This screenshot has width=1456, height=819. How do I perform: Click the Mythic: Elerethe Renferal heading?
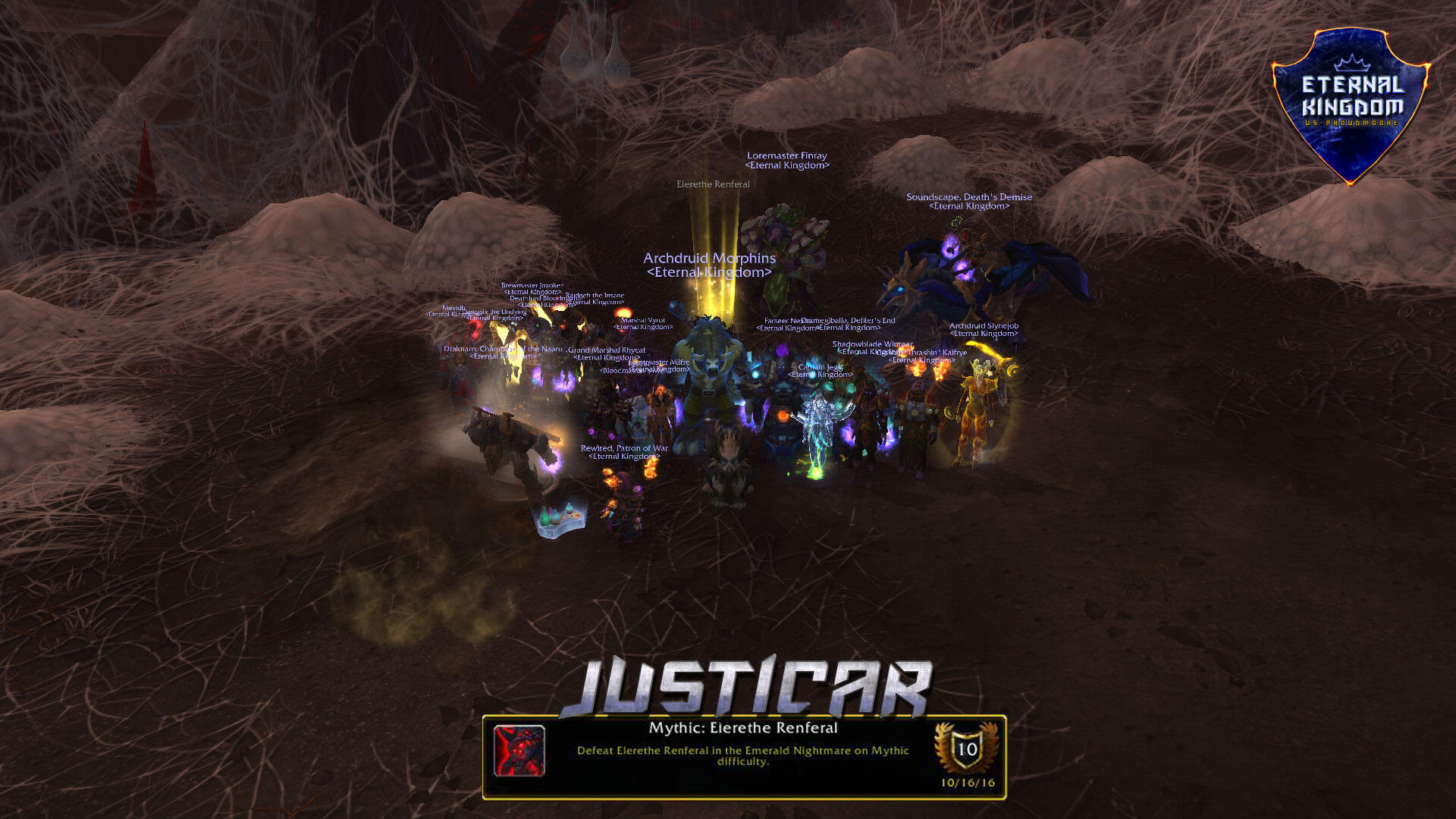(x=742, y=727)
